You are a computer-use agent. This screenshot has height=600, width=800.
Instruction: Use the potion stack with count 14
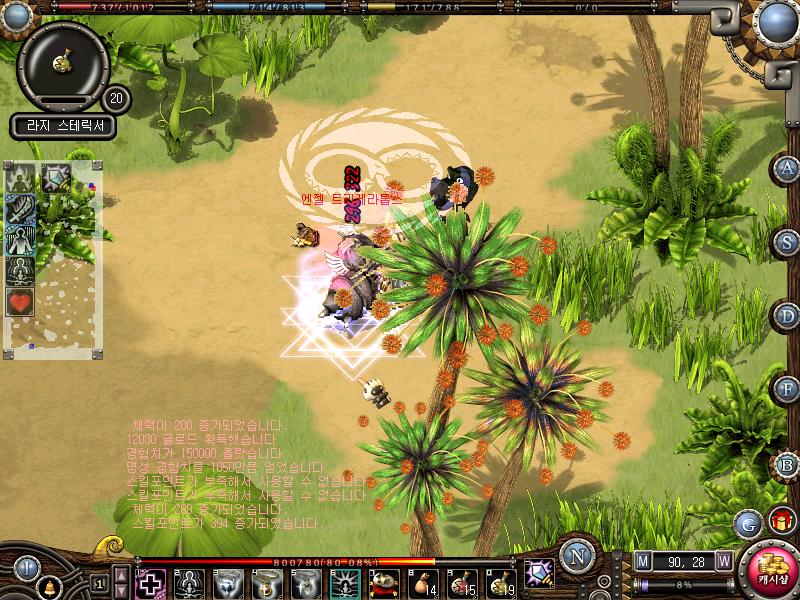point(423,582)
